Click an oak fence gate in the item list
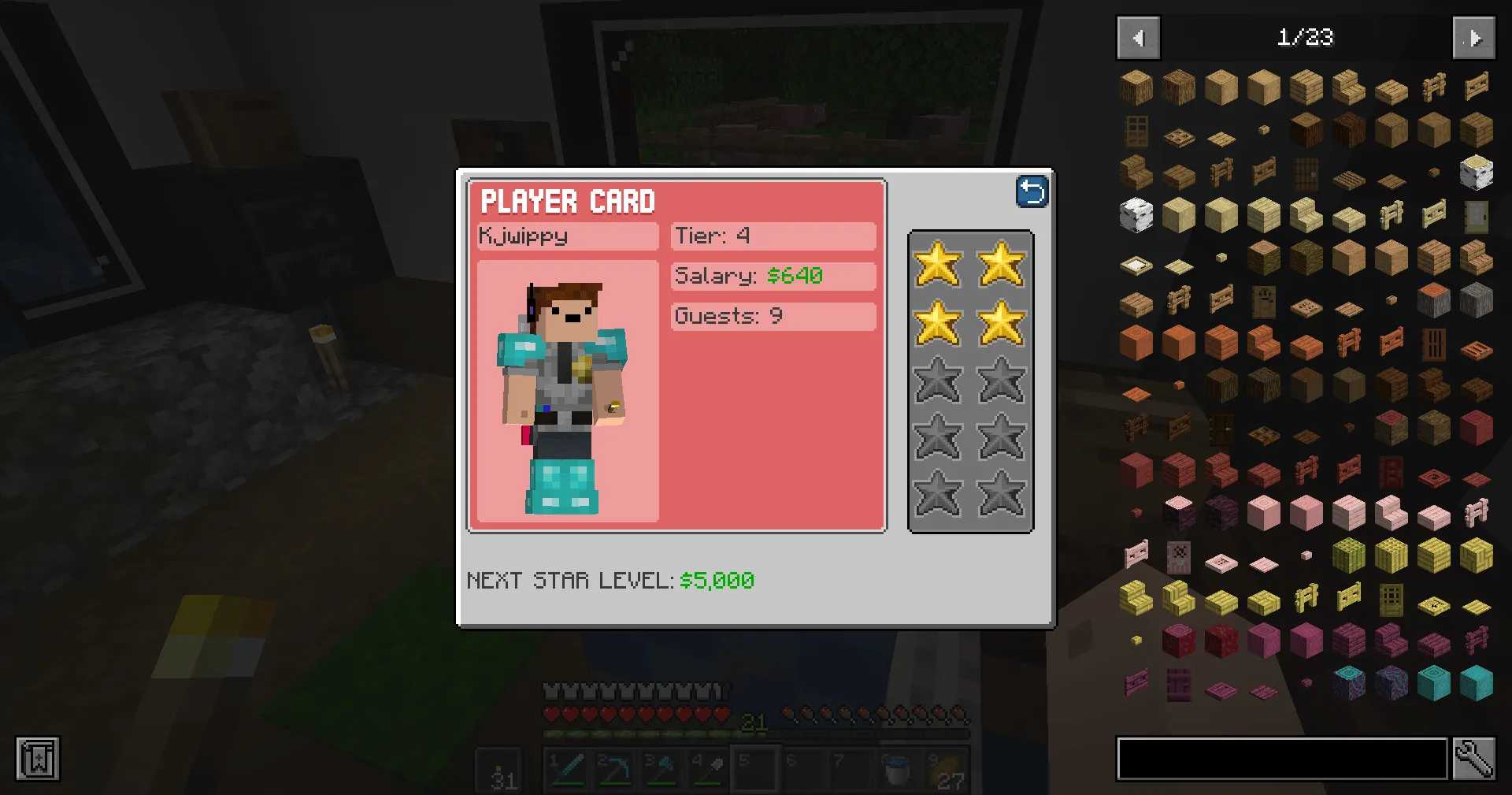Viewport: 1512px width, 795px height. coord(1476,87)
